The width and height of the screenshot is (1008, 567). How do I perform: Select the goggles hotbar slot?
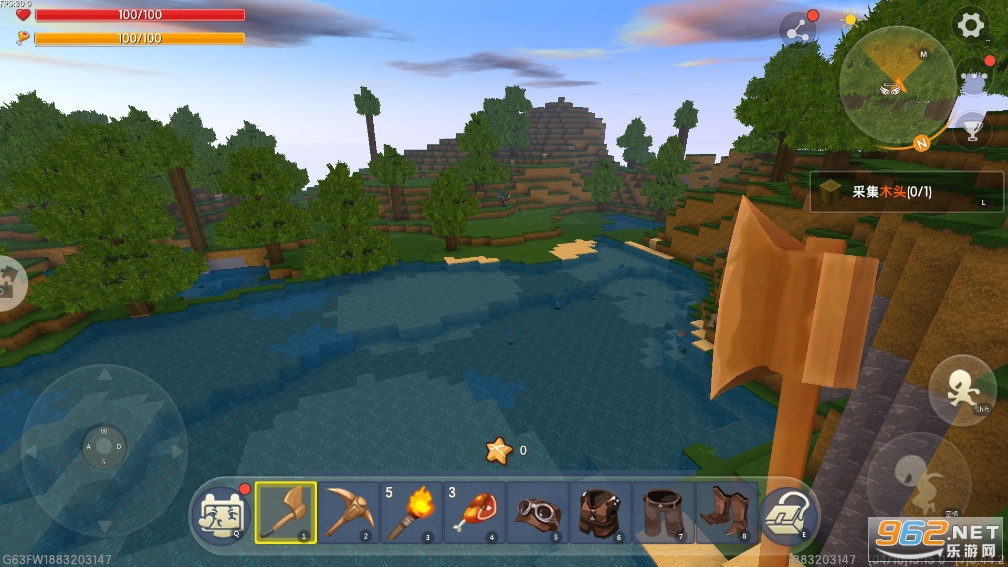tap(538, 512)
